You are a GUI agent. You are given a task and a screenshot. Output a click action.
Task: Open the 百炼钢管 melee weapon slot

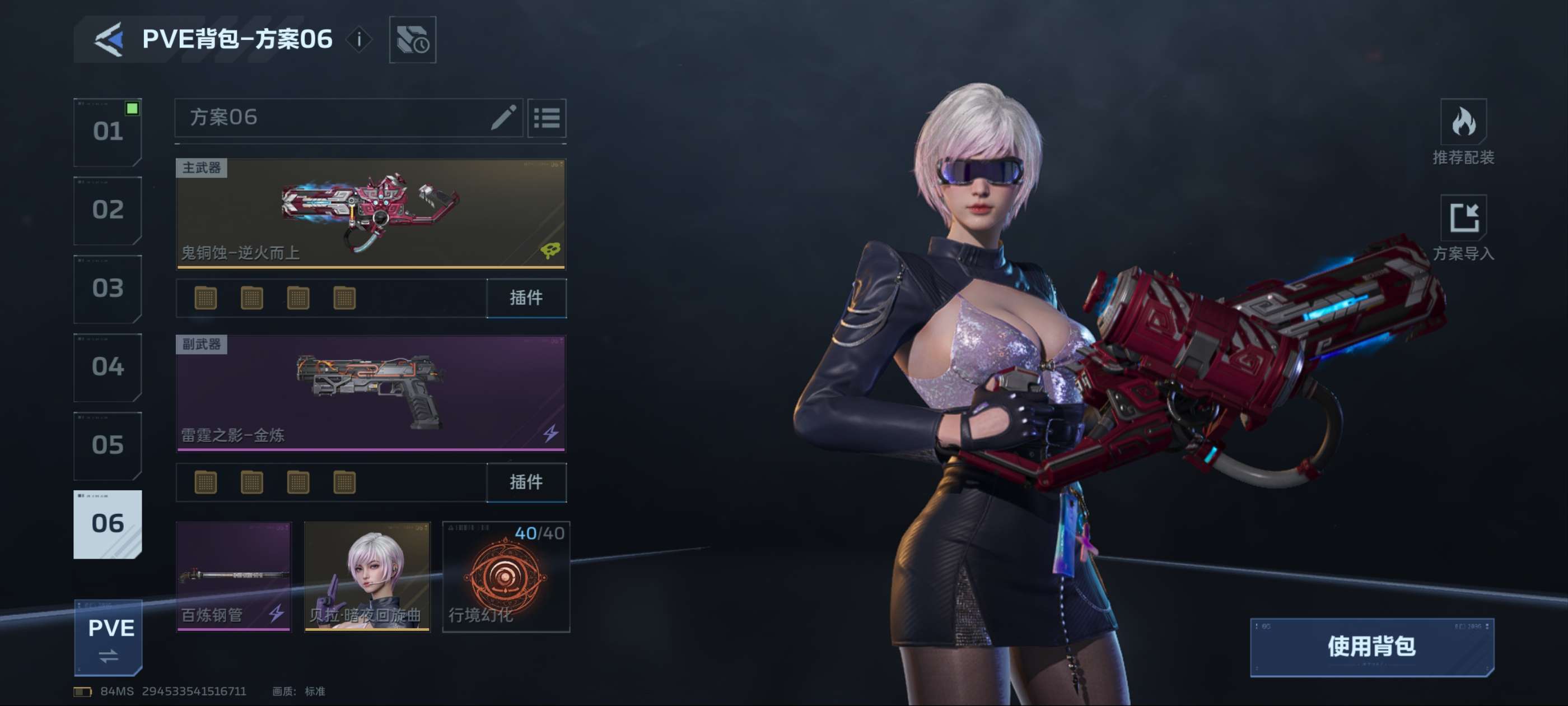click(x=234, y=576)
